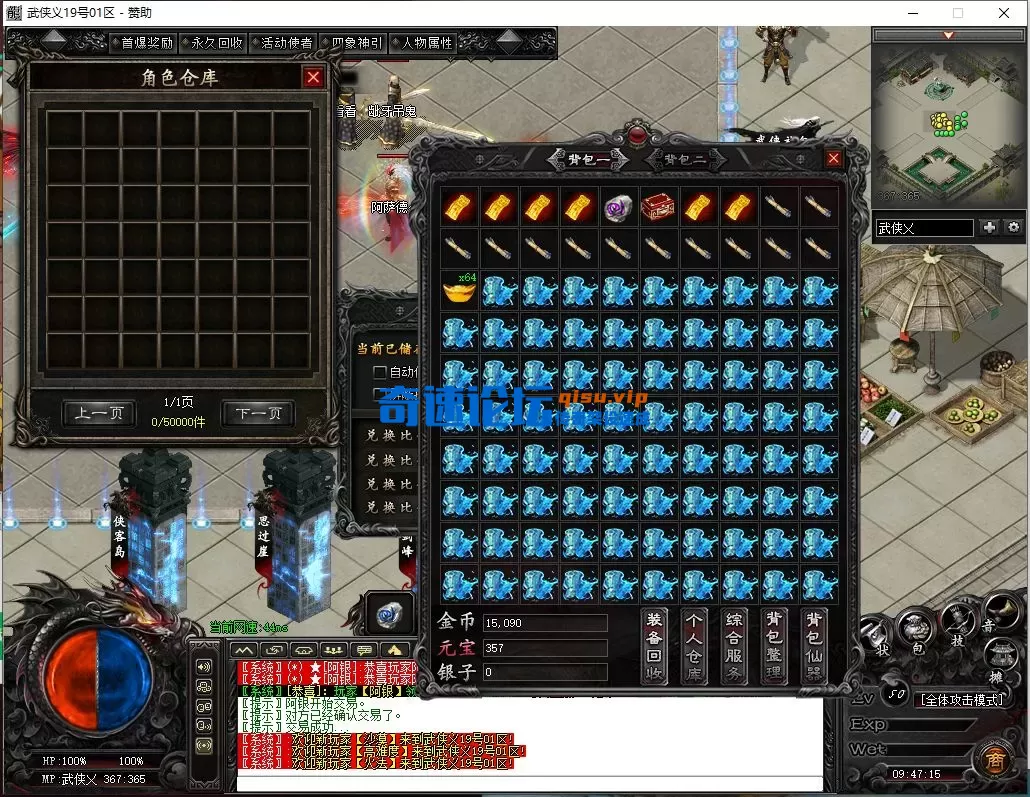Open the 永久回收 menu

[216, 43]
